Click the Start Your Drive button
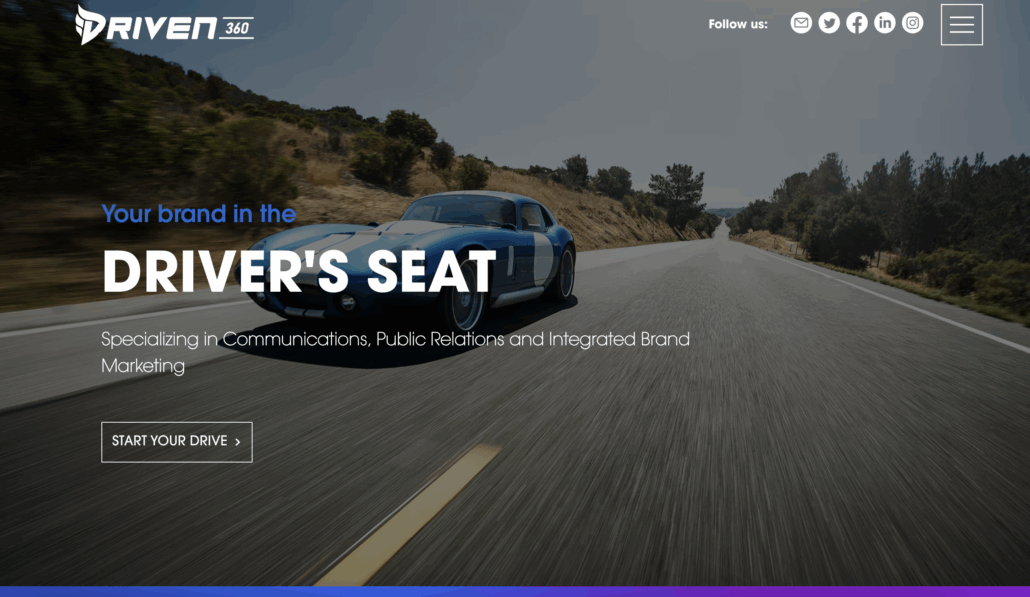This screenshot has height=597, width=1030. 177,442
